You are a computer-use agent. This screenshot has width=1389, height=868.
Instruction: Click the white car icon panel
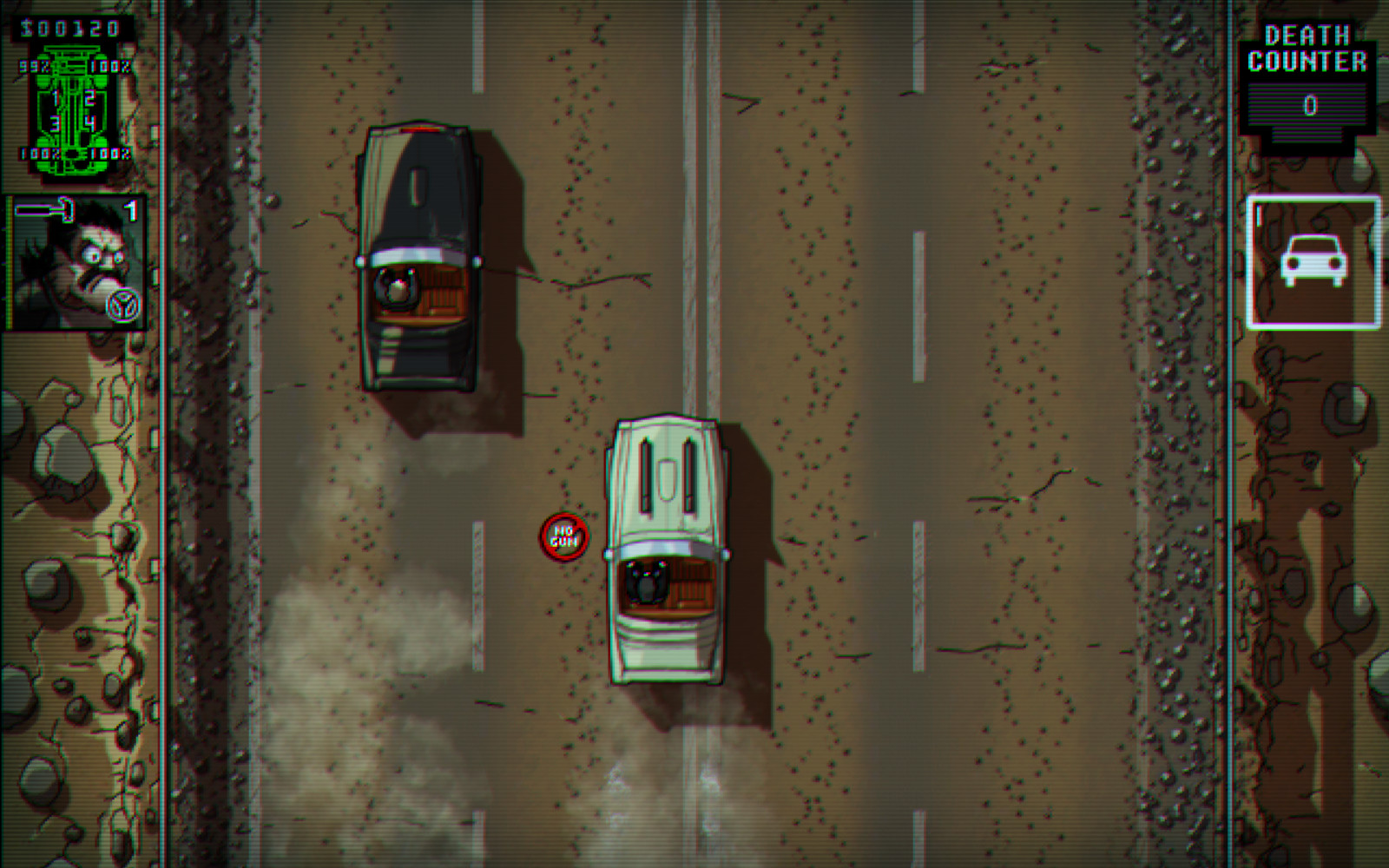pyautogui.click(x=1316, y=262)
